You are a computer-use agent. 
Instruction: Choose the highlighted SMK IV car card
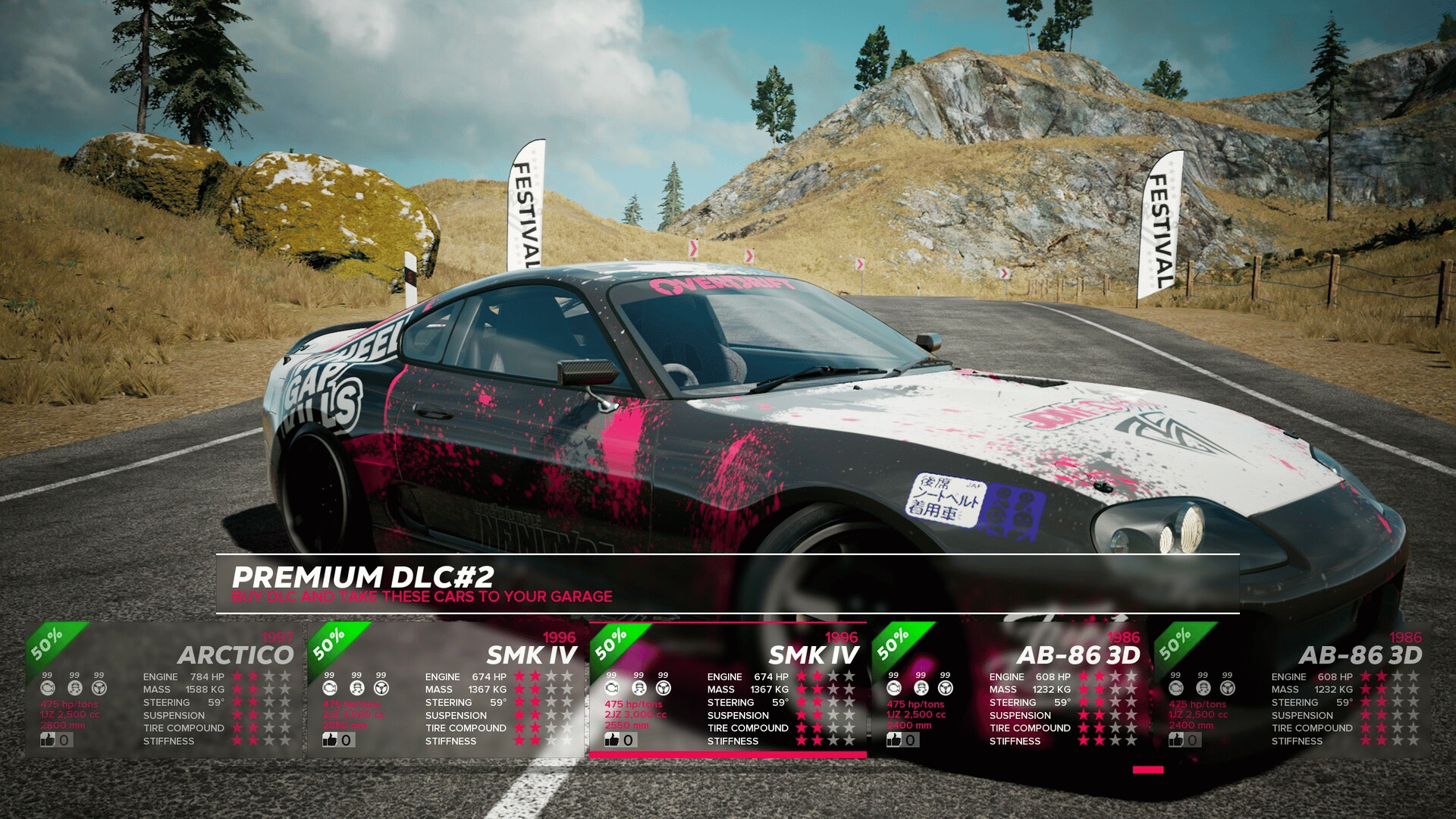tap(728, 689)
